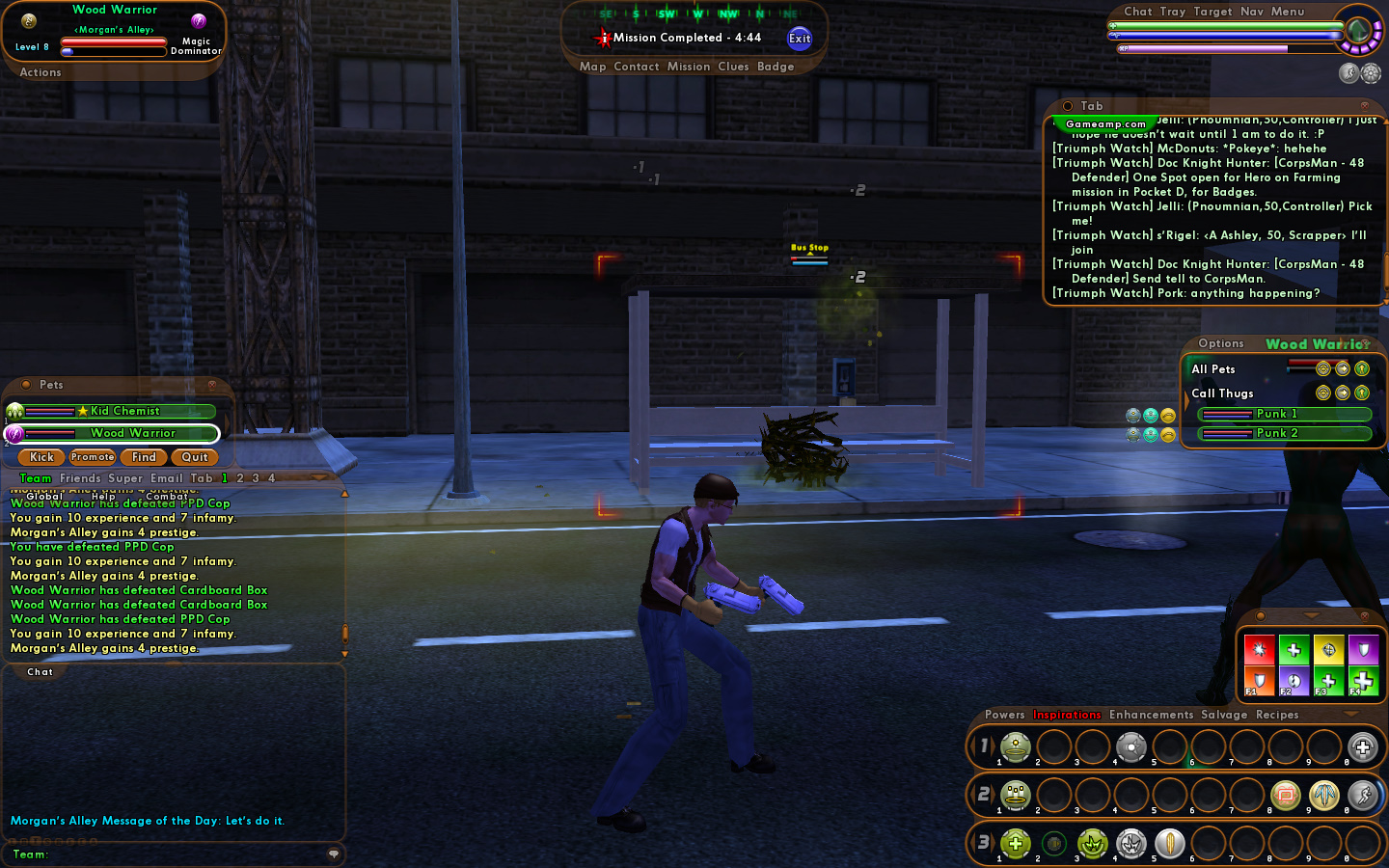Open the Contact list
Viewport: 1389px width, 868px height.
point(636,67)
